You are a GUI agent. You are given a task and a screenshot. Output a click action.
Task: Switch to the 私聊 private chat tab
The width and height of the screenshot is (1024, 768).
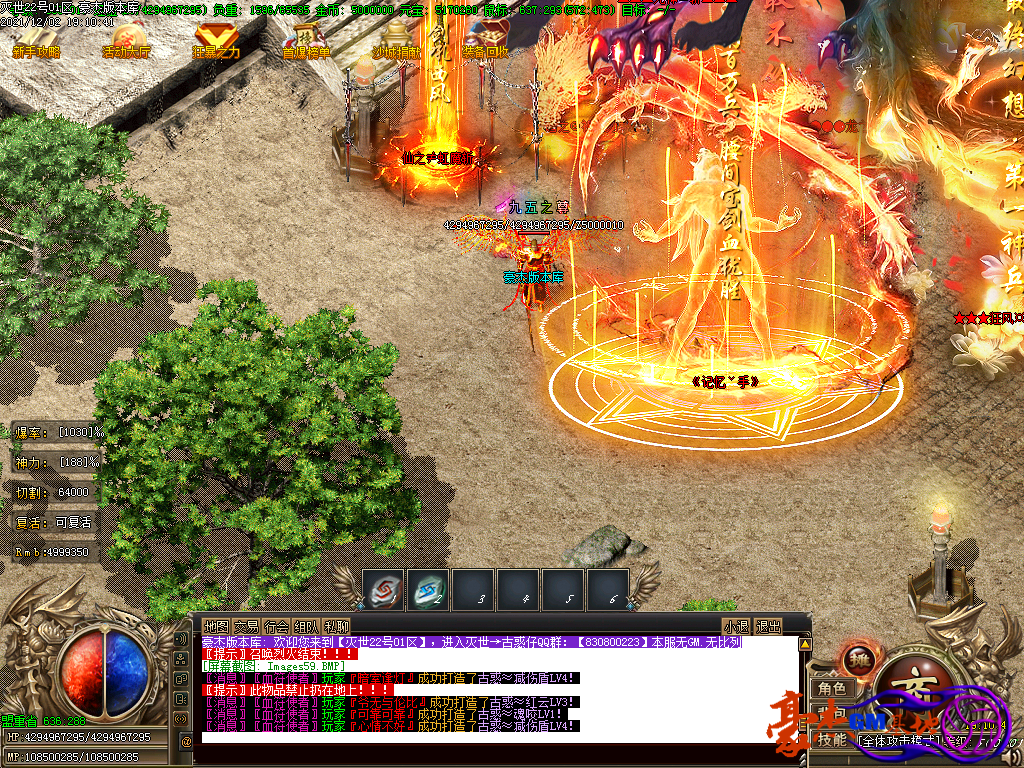click(x=337, y=626)
